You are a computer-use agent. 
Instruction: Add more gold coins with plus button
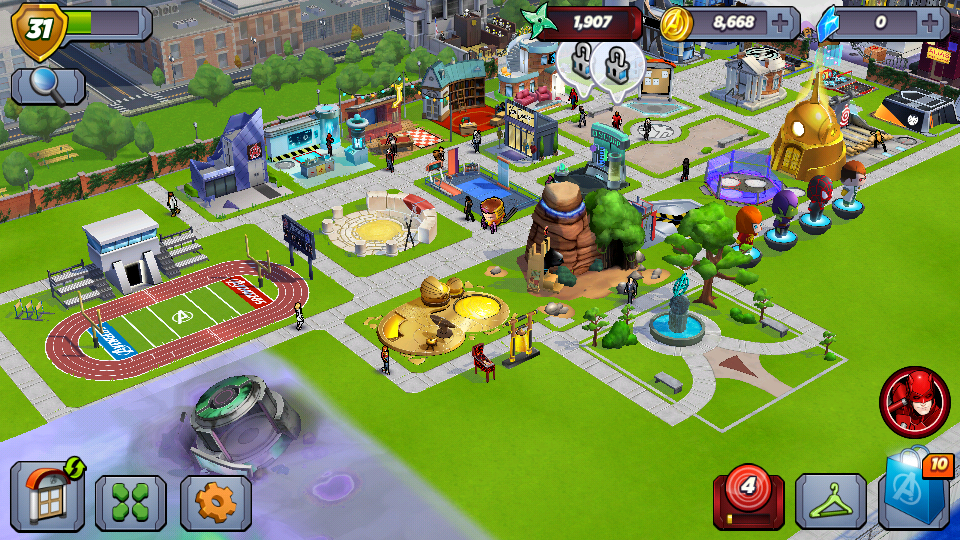[780, 22]
